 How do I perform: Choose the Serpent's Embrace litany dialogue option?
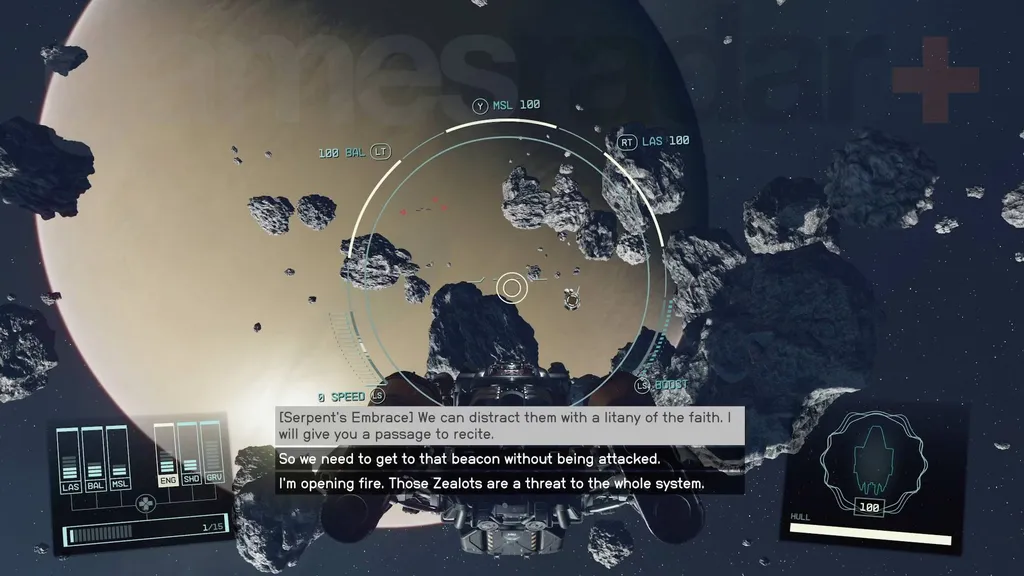(x=509, y=425)
